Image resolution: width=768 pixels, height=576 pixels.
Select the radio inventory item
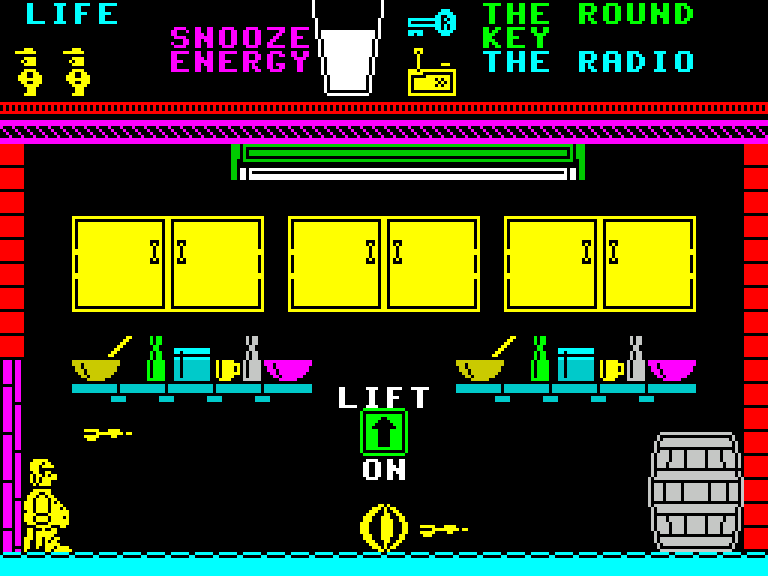(x=431, y=76)
